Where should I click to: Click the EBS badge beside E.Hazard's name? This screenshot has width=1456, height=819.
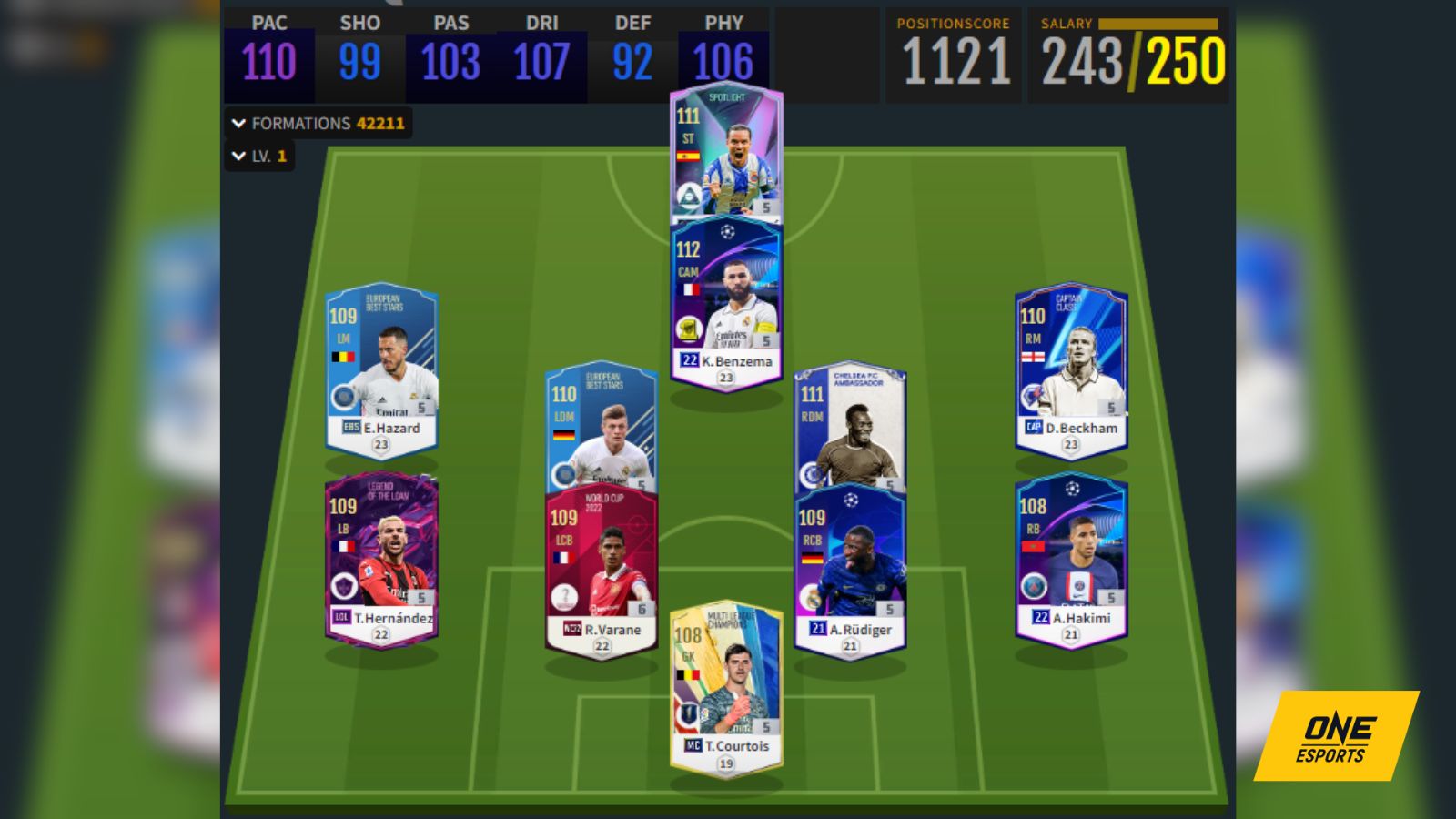click(352, 426)
